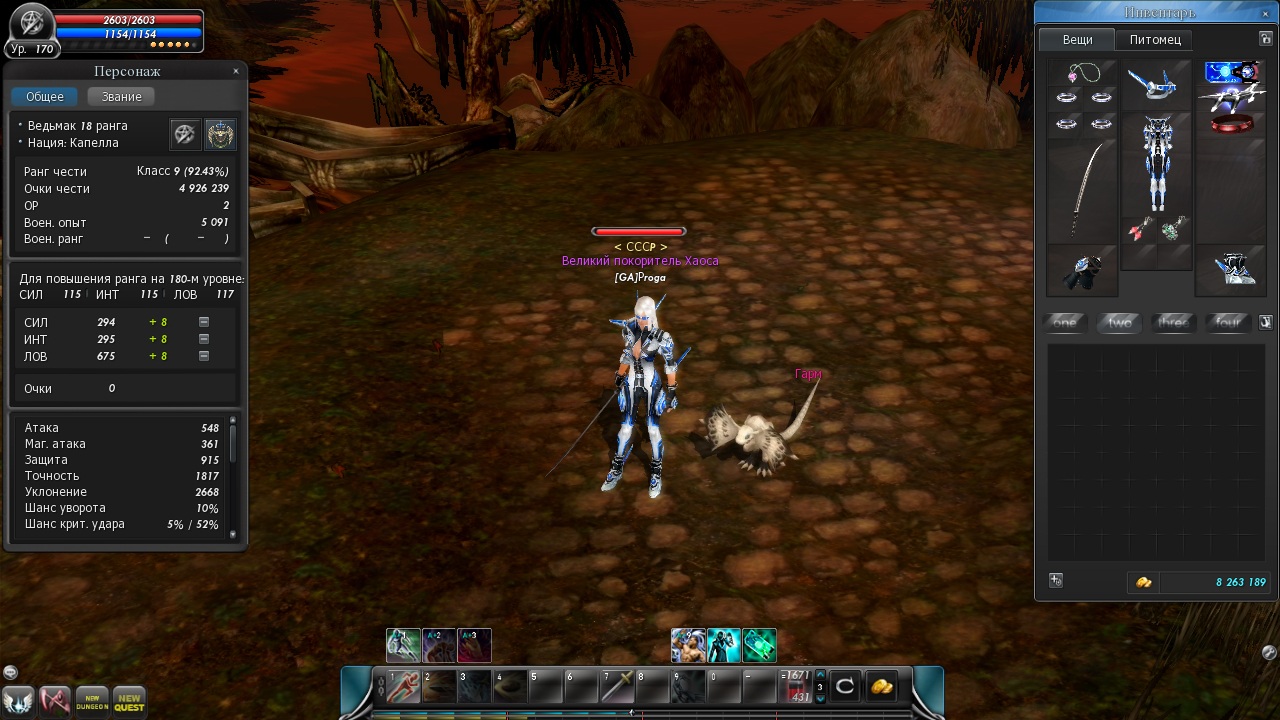
Task: Select the equipped red bracelet slot
Action: tap(1231, 125)
